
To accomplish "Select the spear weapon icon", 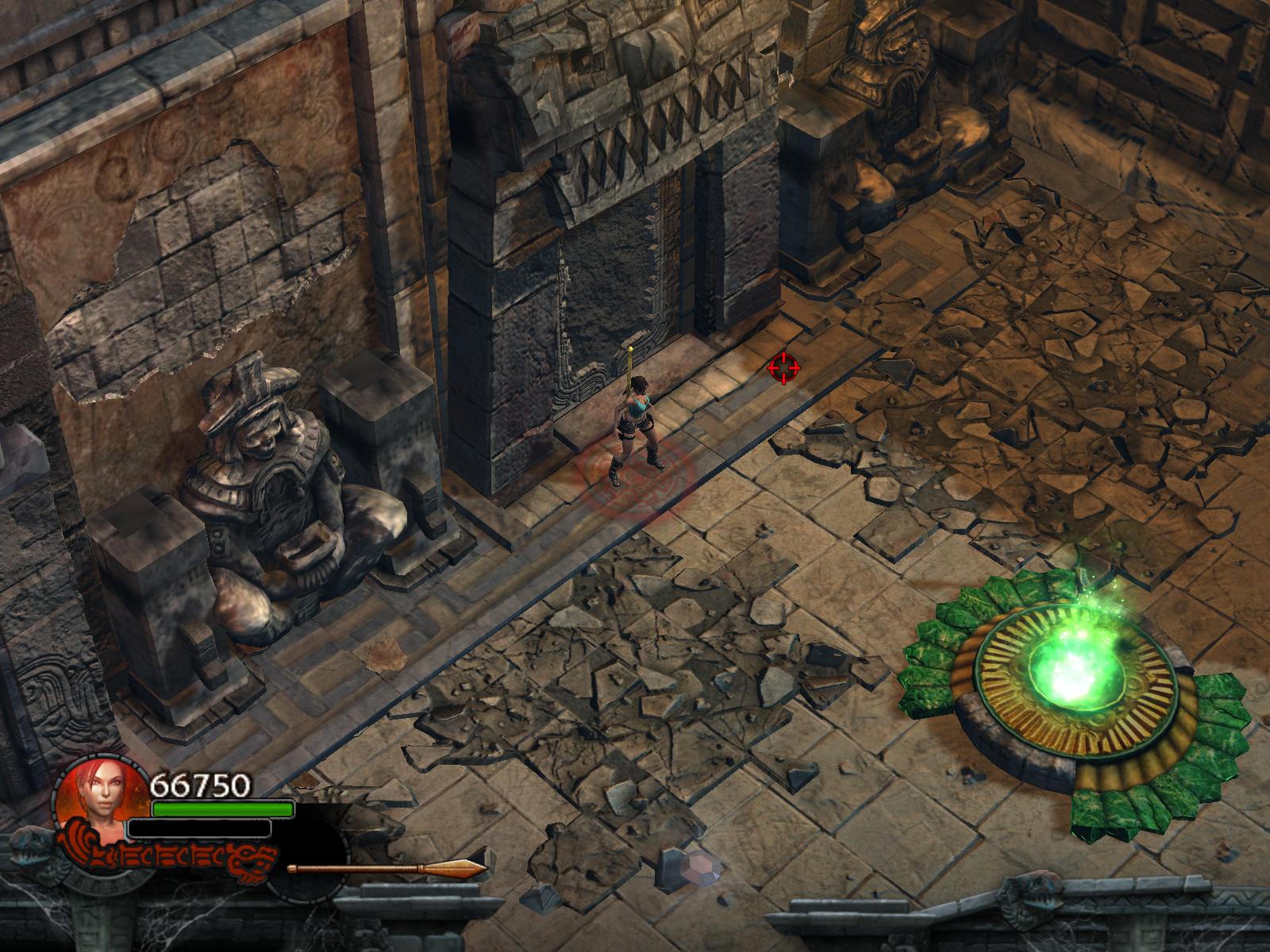I will pyautogui.click(x=387, y=868).
